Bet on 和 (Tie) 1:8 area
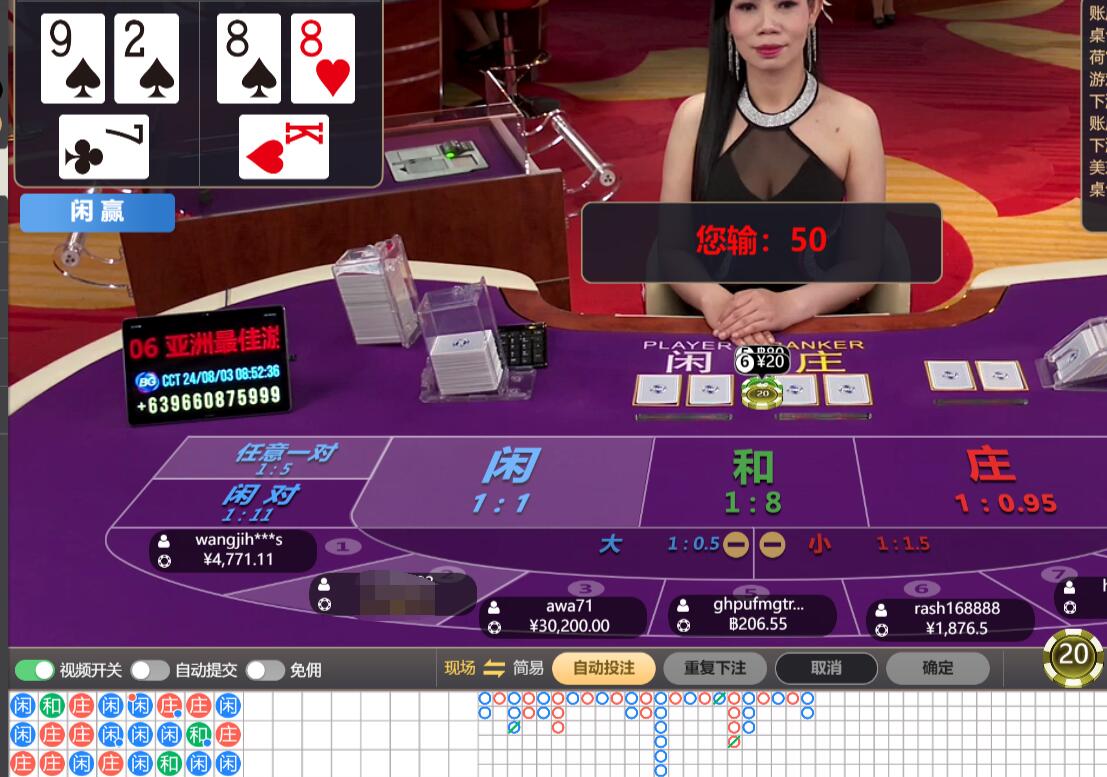This screenshot has height=777, width=1107. pyautogui.click(x=752, y=482)
